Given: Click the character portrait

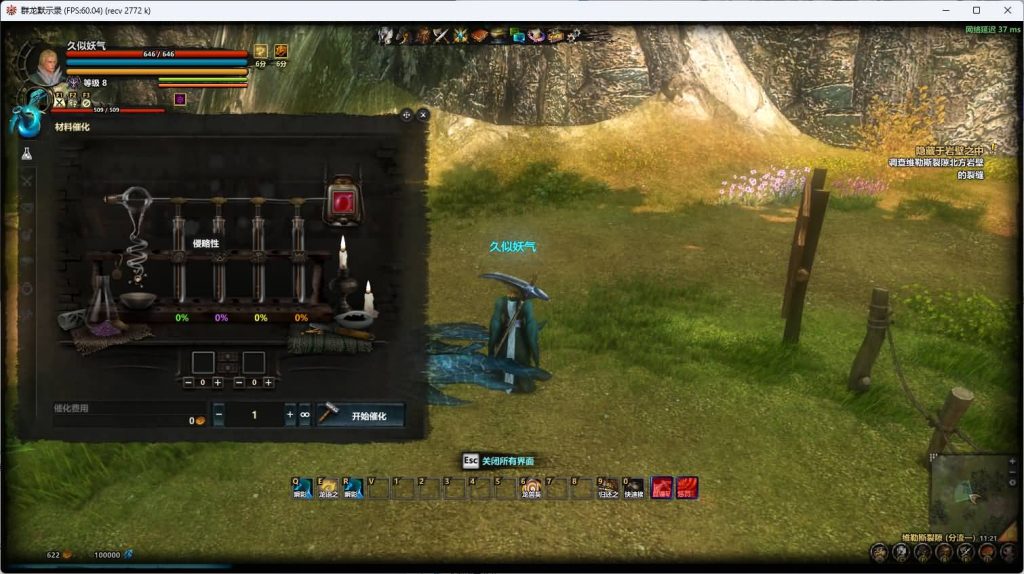Looking at the screenshot, I should click(x=43, y=66).
